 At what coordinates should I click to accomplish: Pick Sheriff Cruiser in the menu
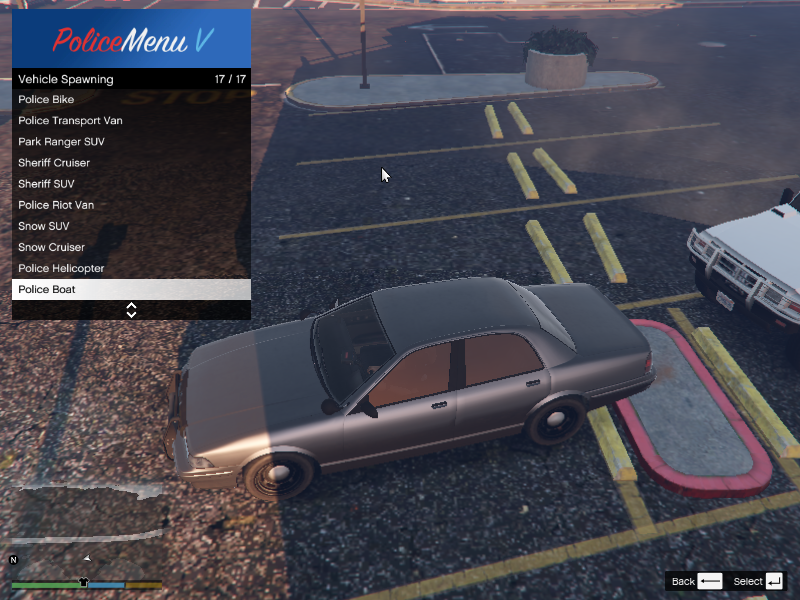click(x=130, y=163)
